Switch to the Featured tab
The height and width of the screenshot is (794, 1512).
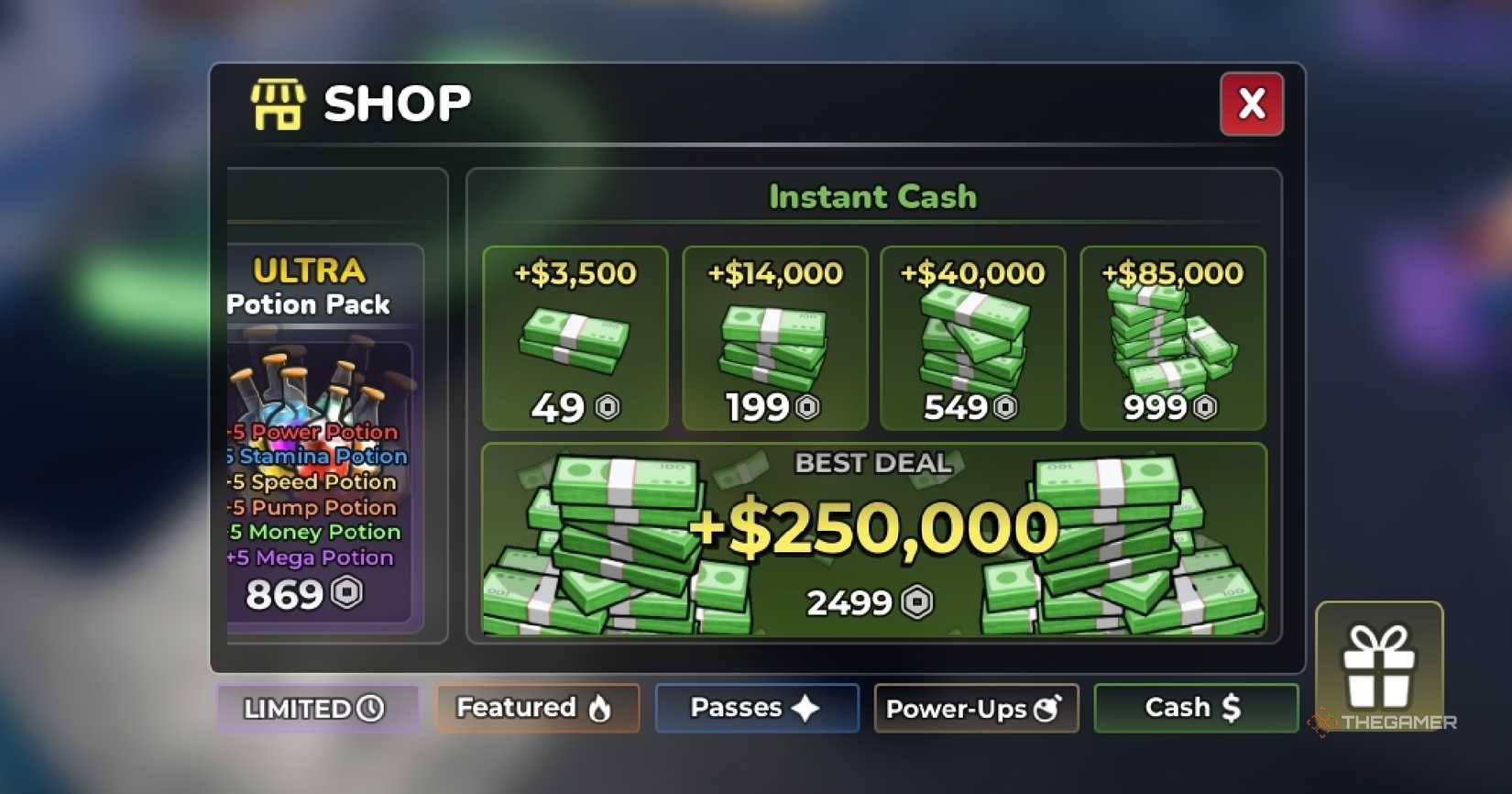(536, 708)
